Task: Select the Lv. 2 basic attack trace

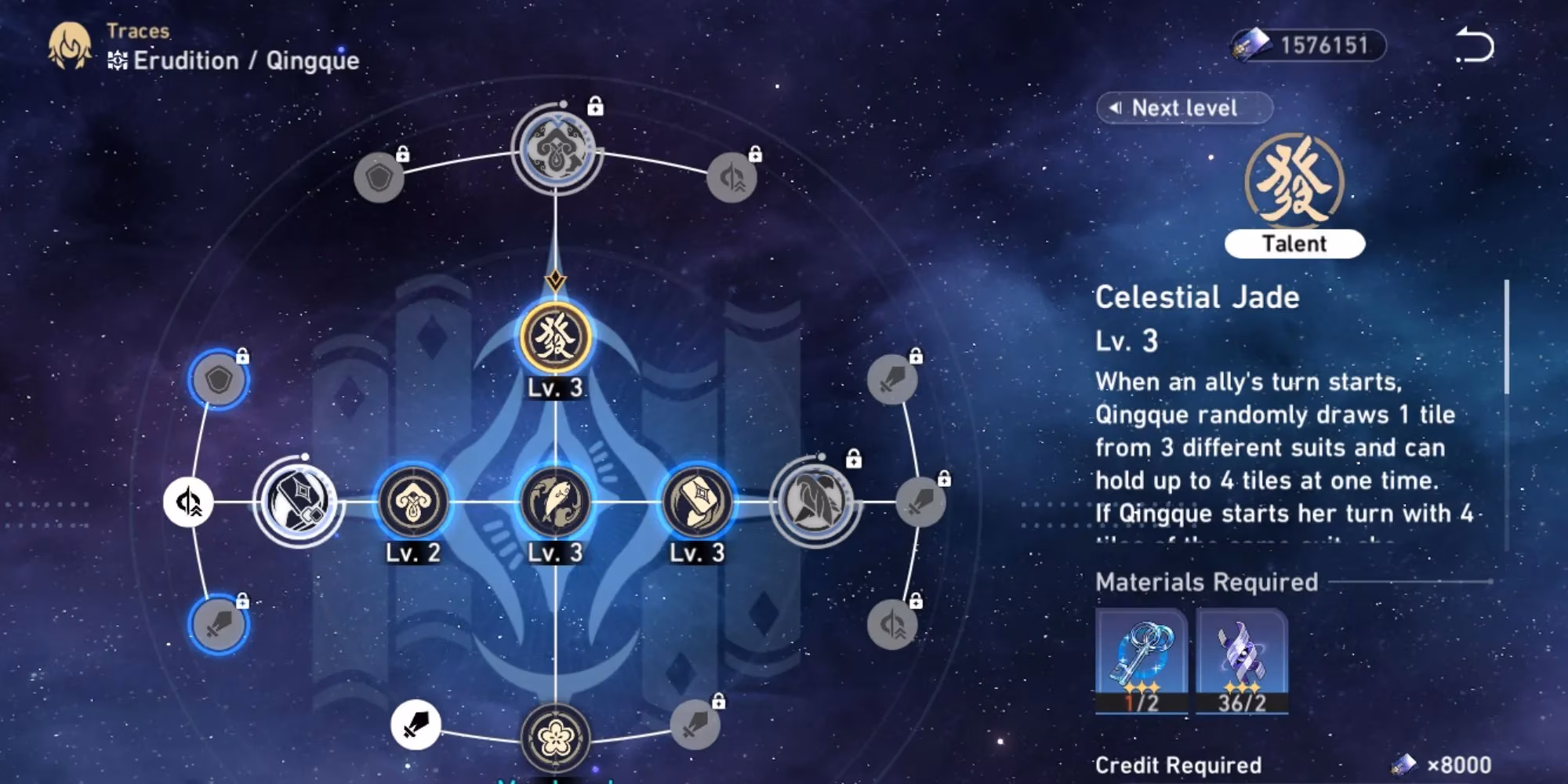Action: [412, 502]
